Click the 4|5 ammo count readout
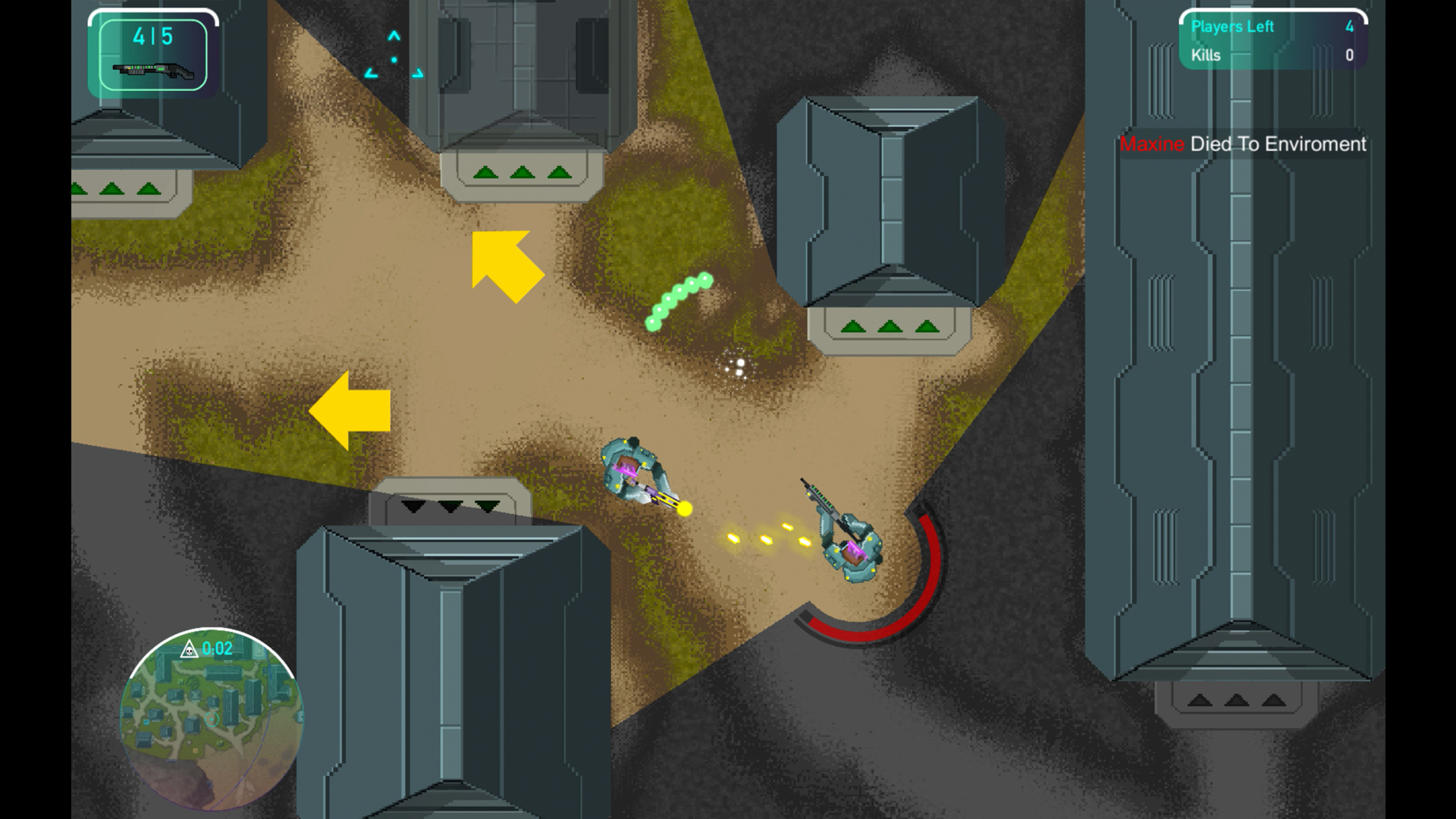Image resolution: width=1456 pixels, height=819 pixels. (152, 34)
